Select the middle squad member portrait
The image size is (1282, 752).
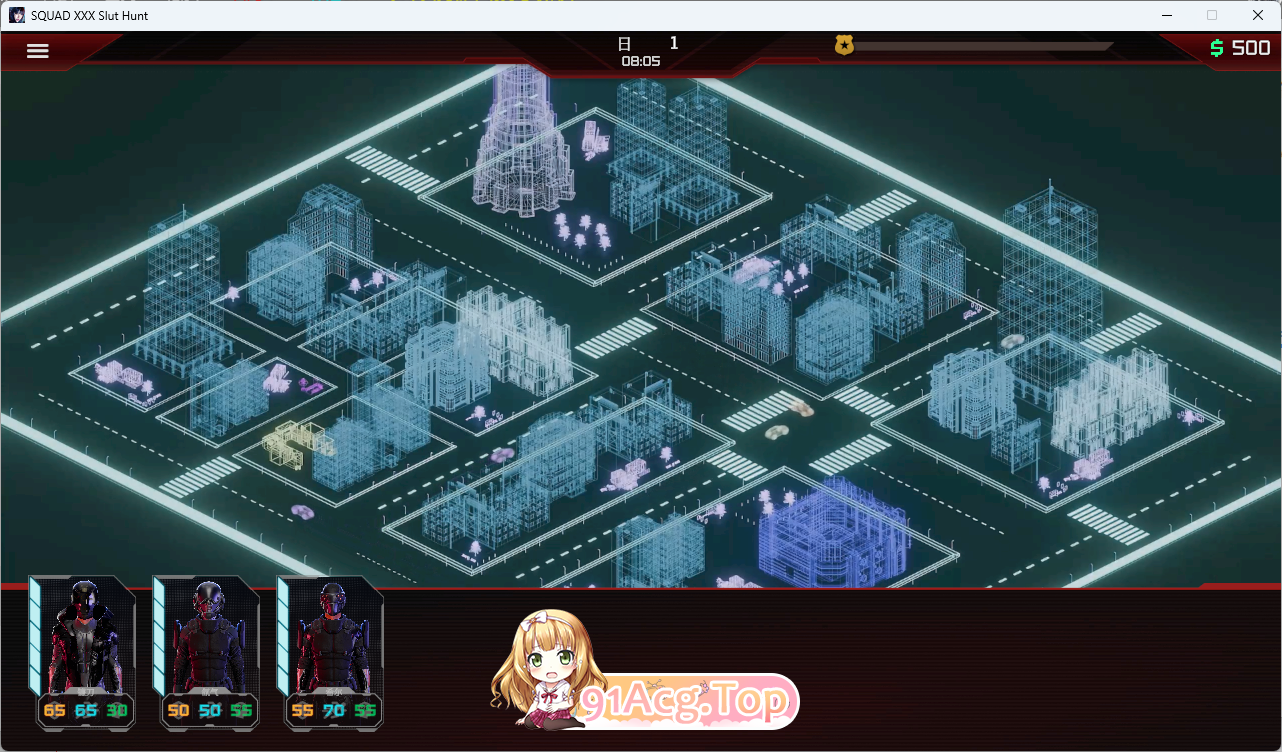[x=207, y=650]
